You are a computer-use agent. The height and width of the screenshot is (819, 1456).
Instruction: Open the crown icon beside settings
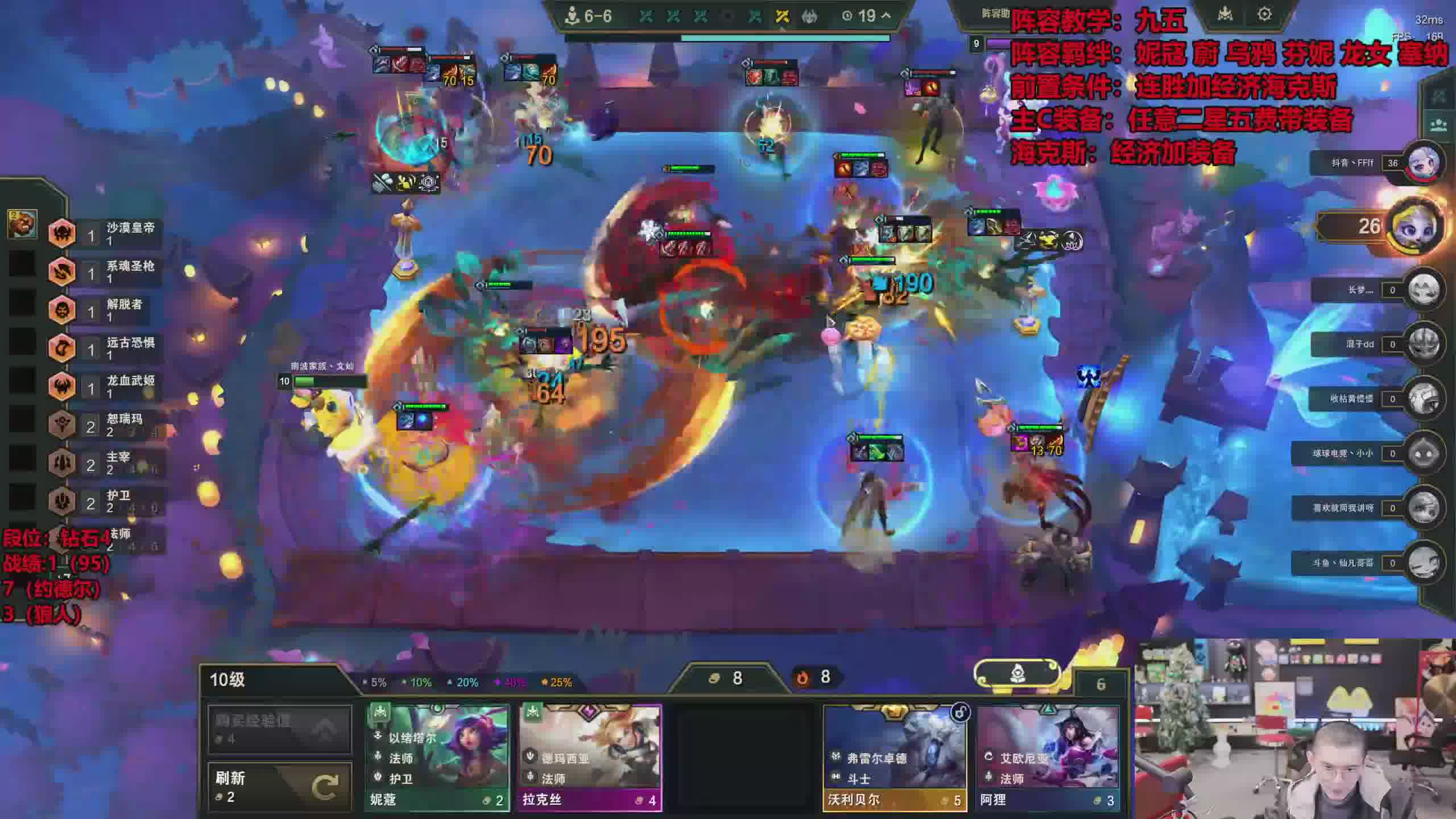pyautogui.click(x=1225, y=14)
